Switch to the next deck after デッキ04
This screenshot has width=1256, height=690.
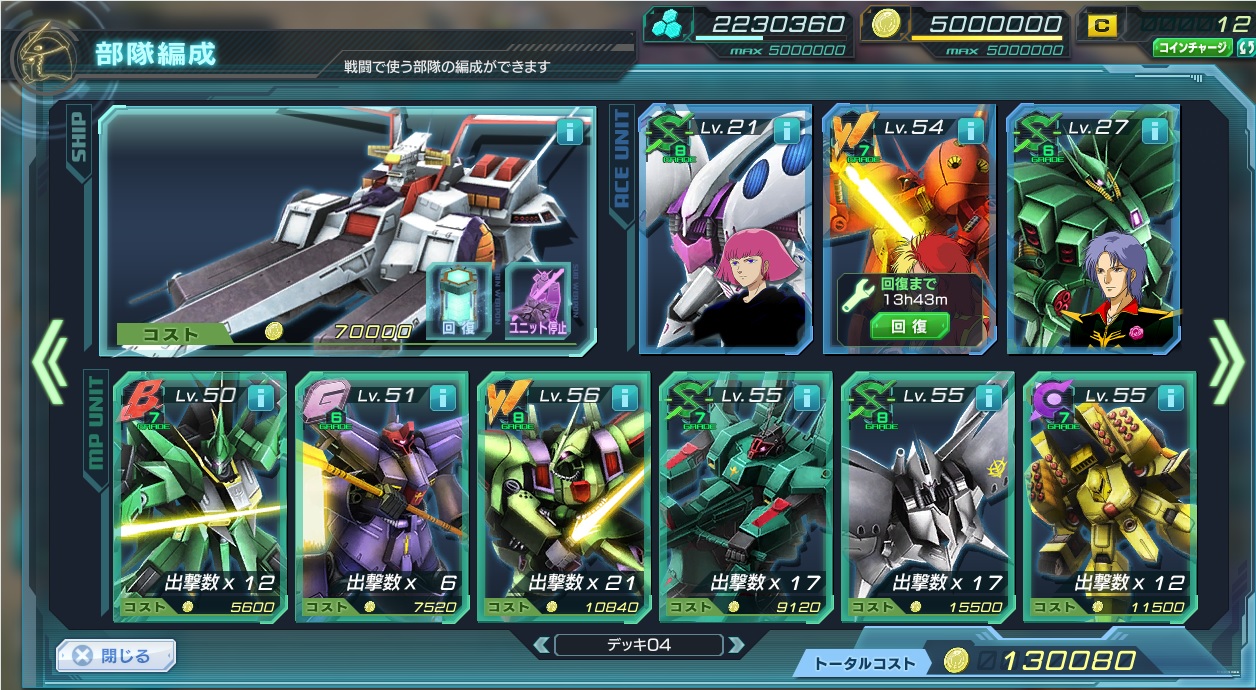tap(736, 645)
